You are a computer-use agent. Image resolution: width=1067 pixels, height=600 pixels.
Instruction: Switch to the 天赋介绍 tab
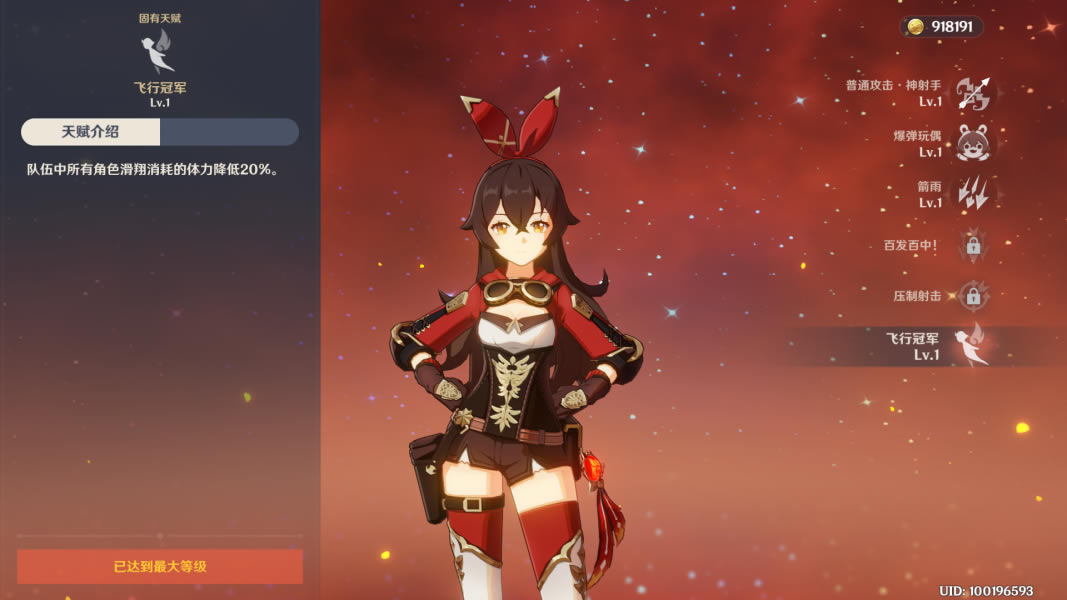(91, 132)
